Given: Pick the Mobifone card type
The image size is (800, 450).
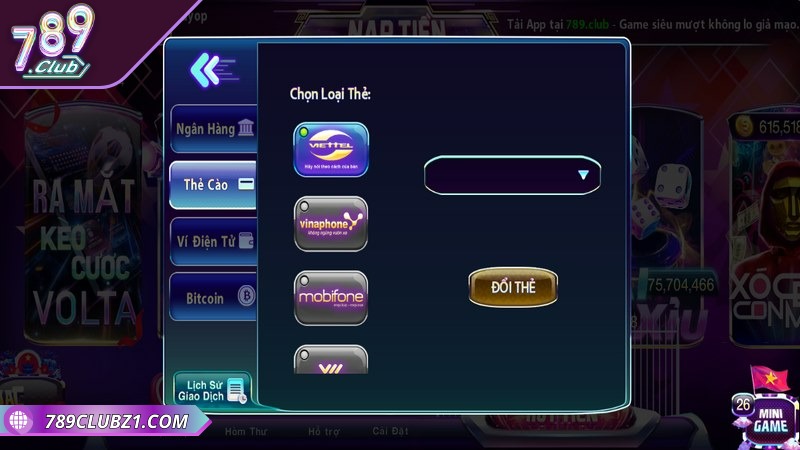Looking at the screenshot, I should pos(331,297).
